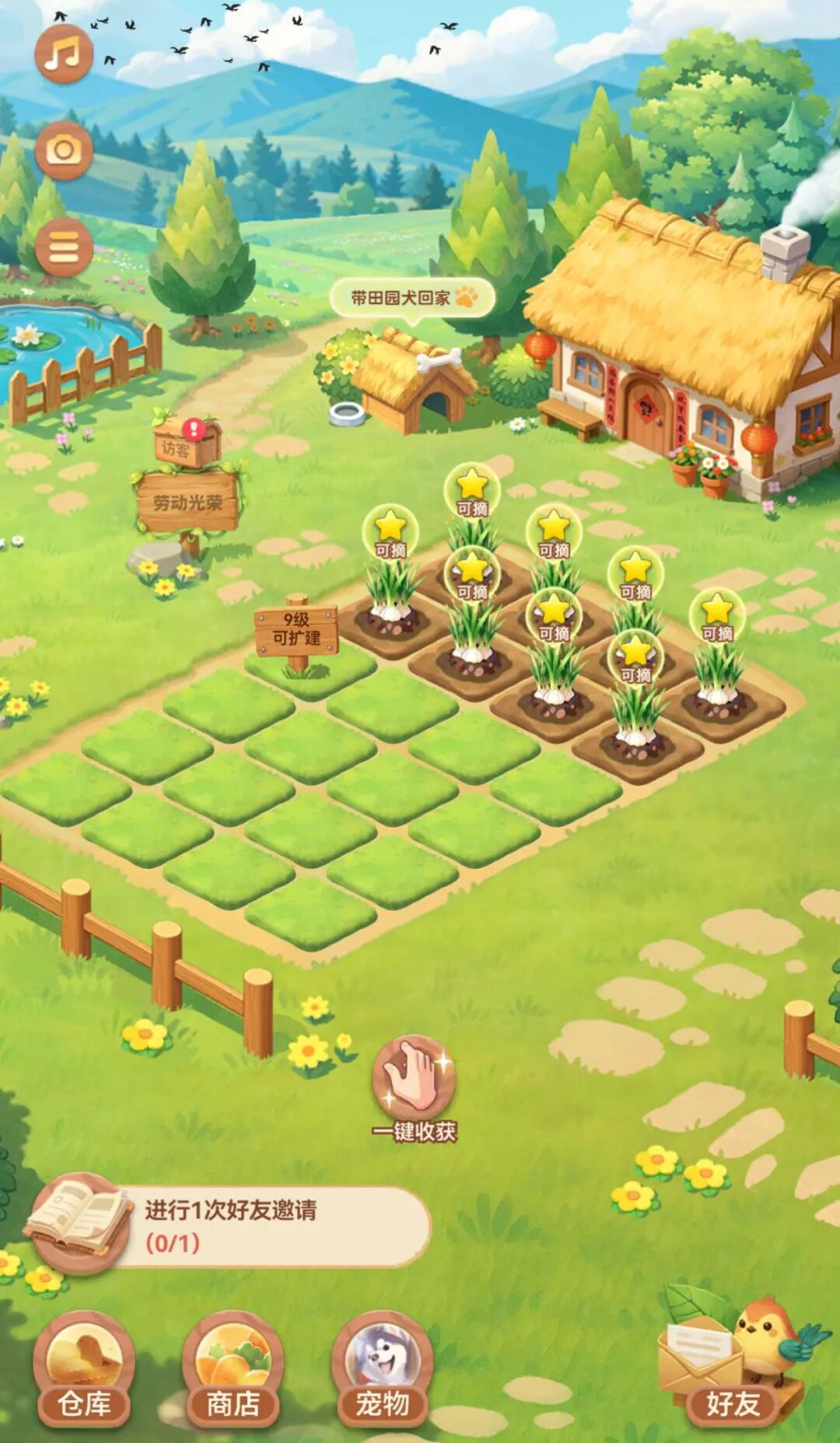
Task: Open the camera screenshot button
Action: click(x=64, y=149)
